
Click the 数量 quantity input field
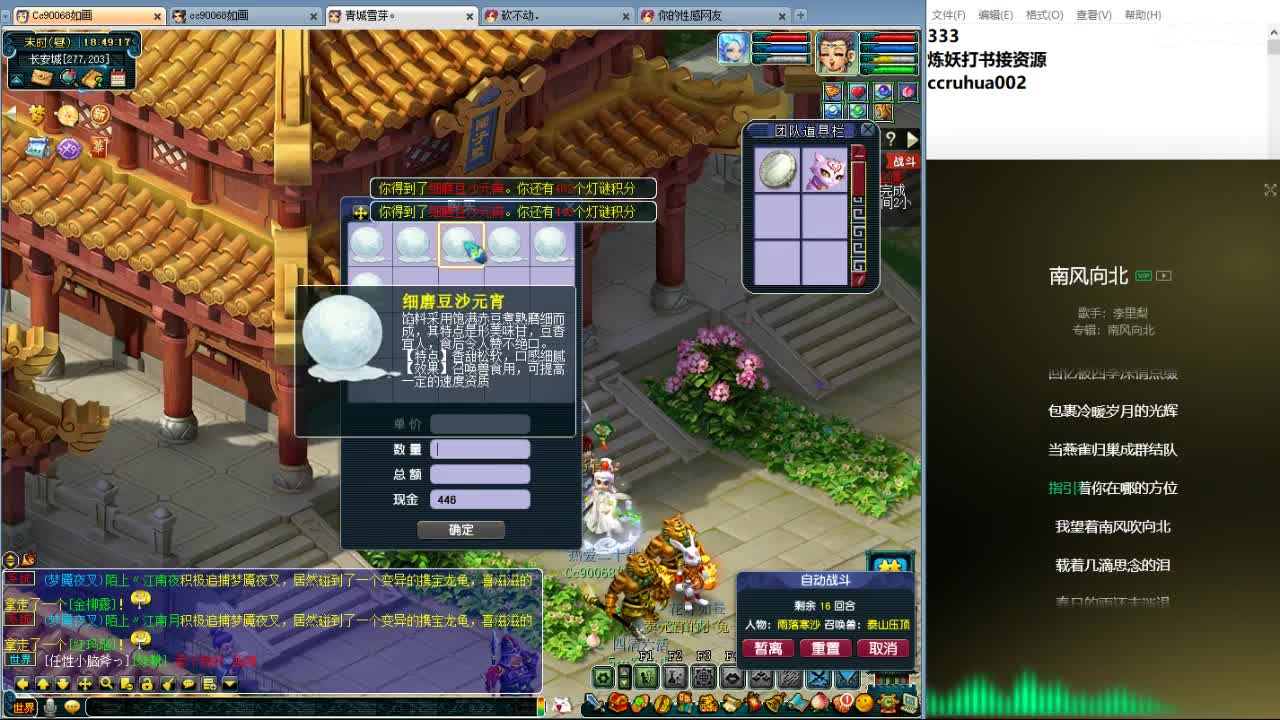pyautogui.click(x=480, y=448)
